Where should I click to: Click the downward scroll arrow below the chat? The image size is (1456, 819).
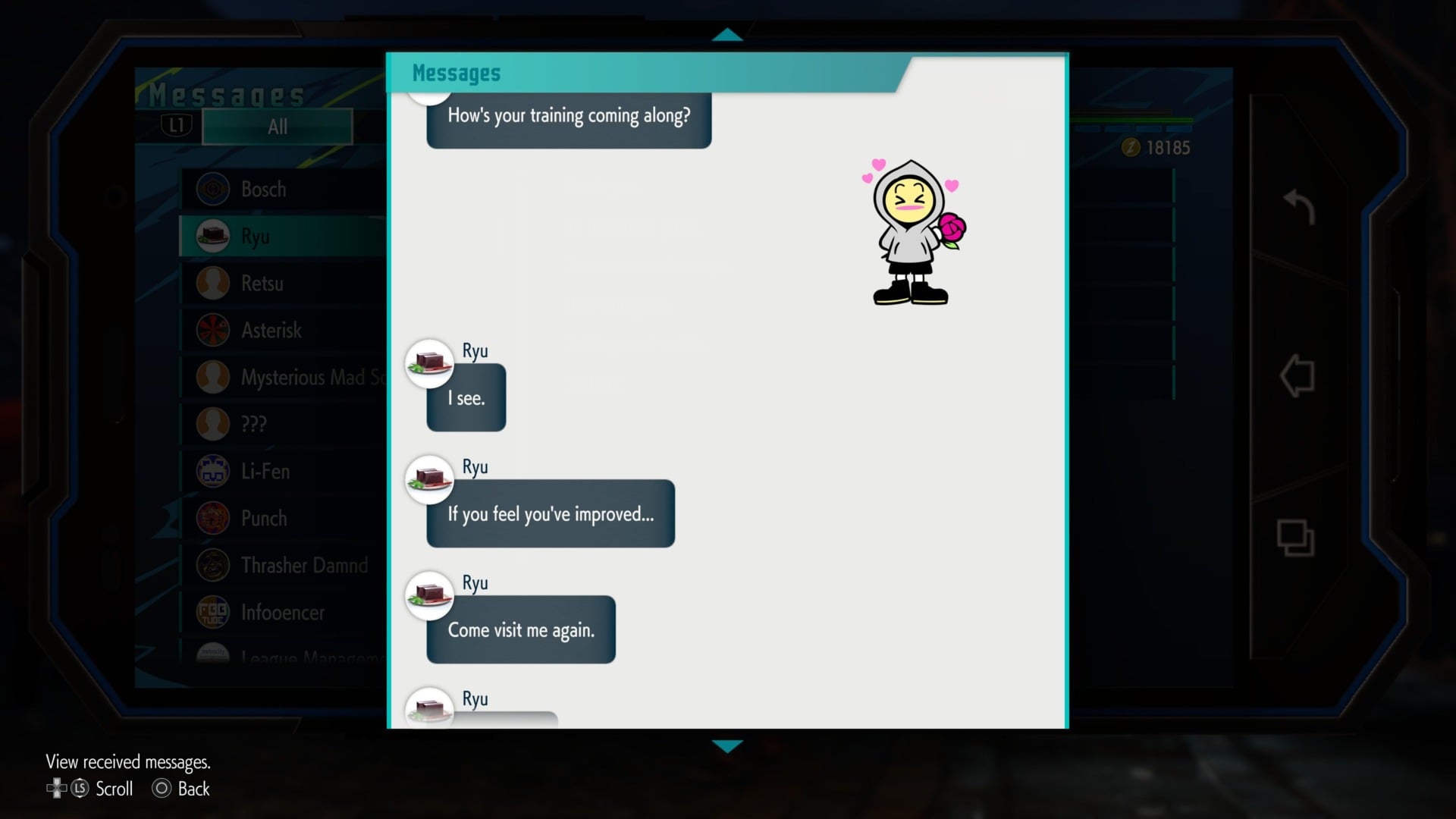[727, 745]
